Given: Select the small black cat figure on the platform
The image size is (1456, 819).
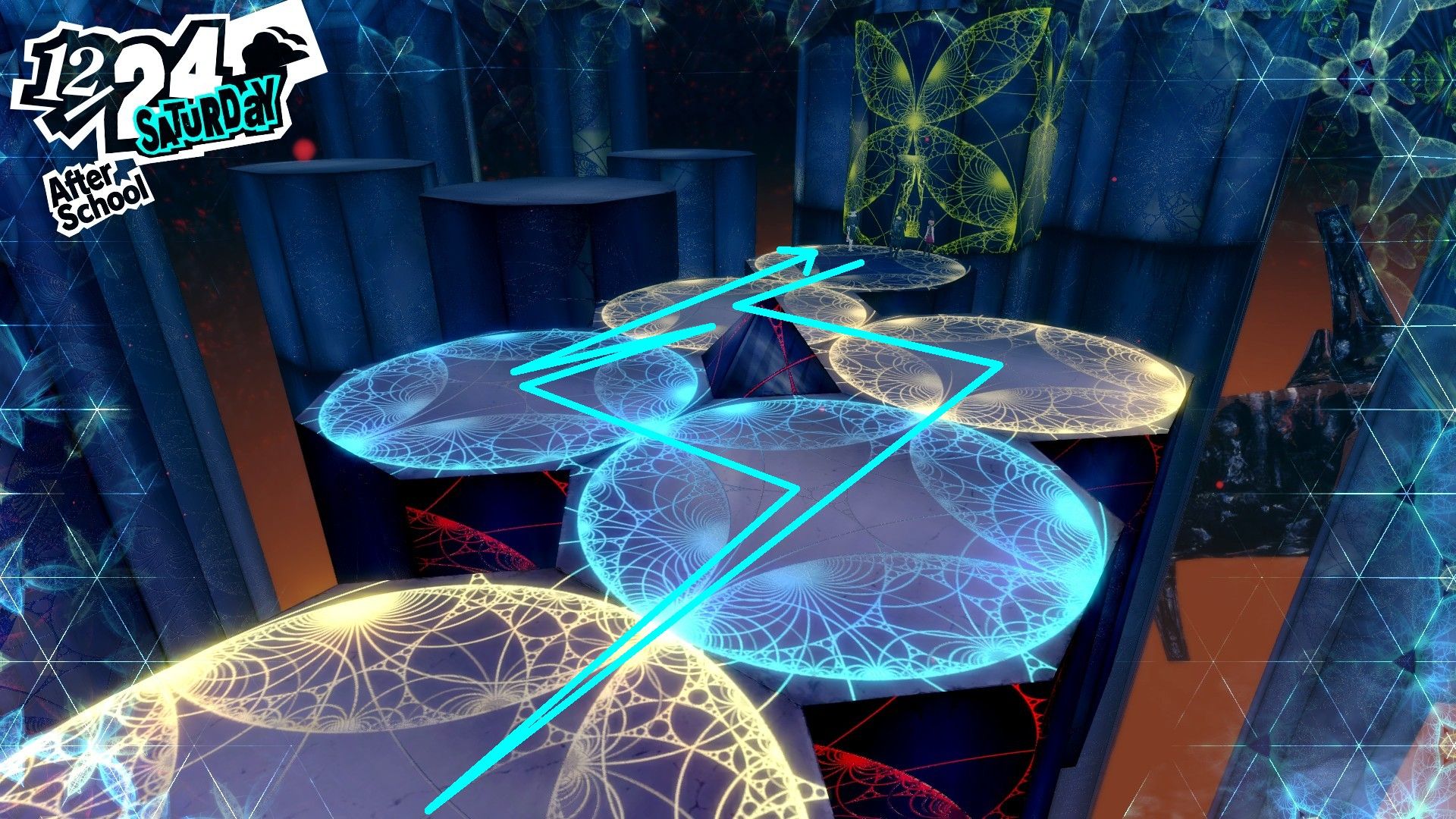Looking at the screenshot, I should (896, 252).
